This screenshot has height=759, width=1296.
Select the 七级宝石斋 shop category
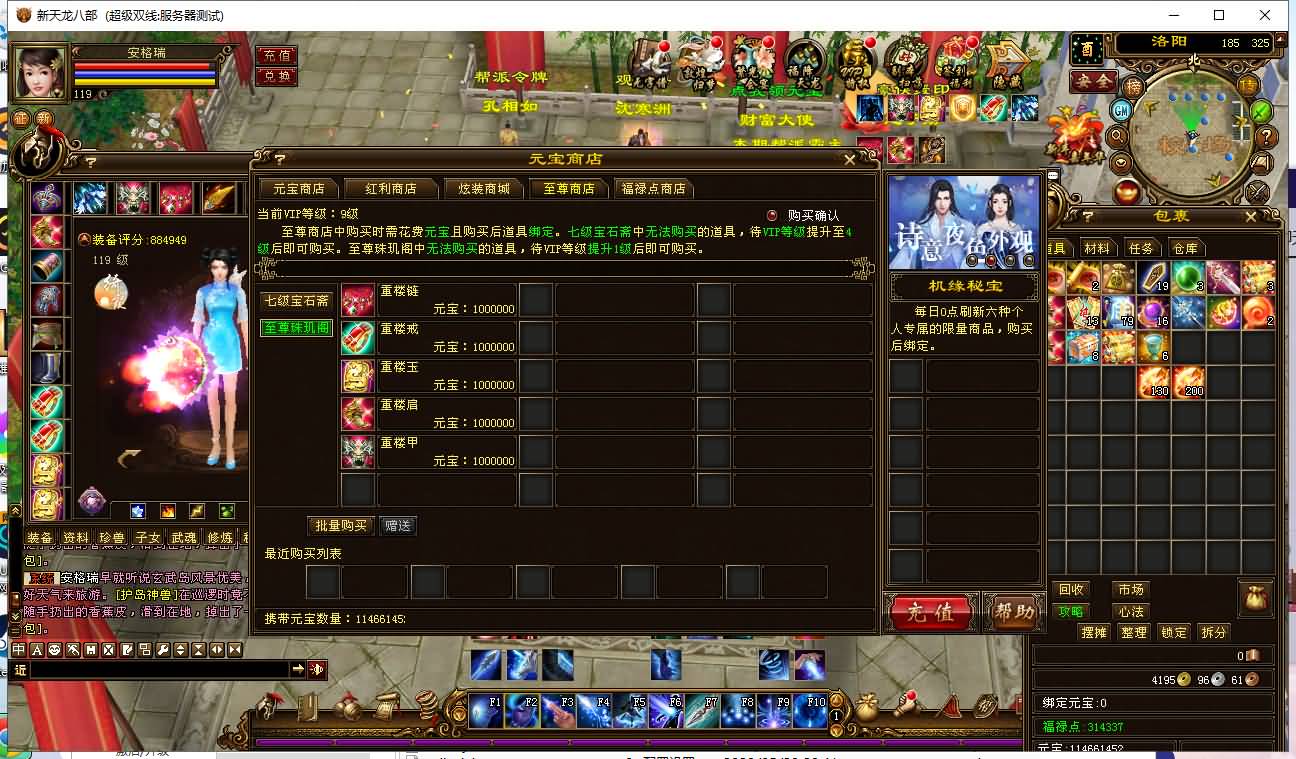pos(294,299)
